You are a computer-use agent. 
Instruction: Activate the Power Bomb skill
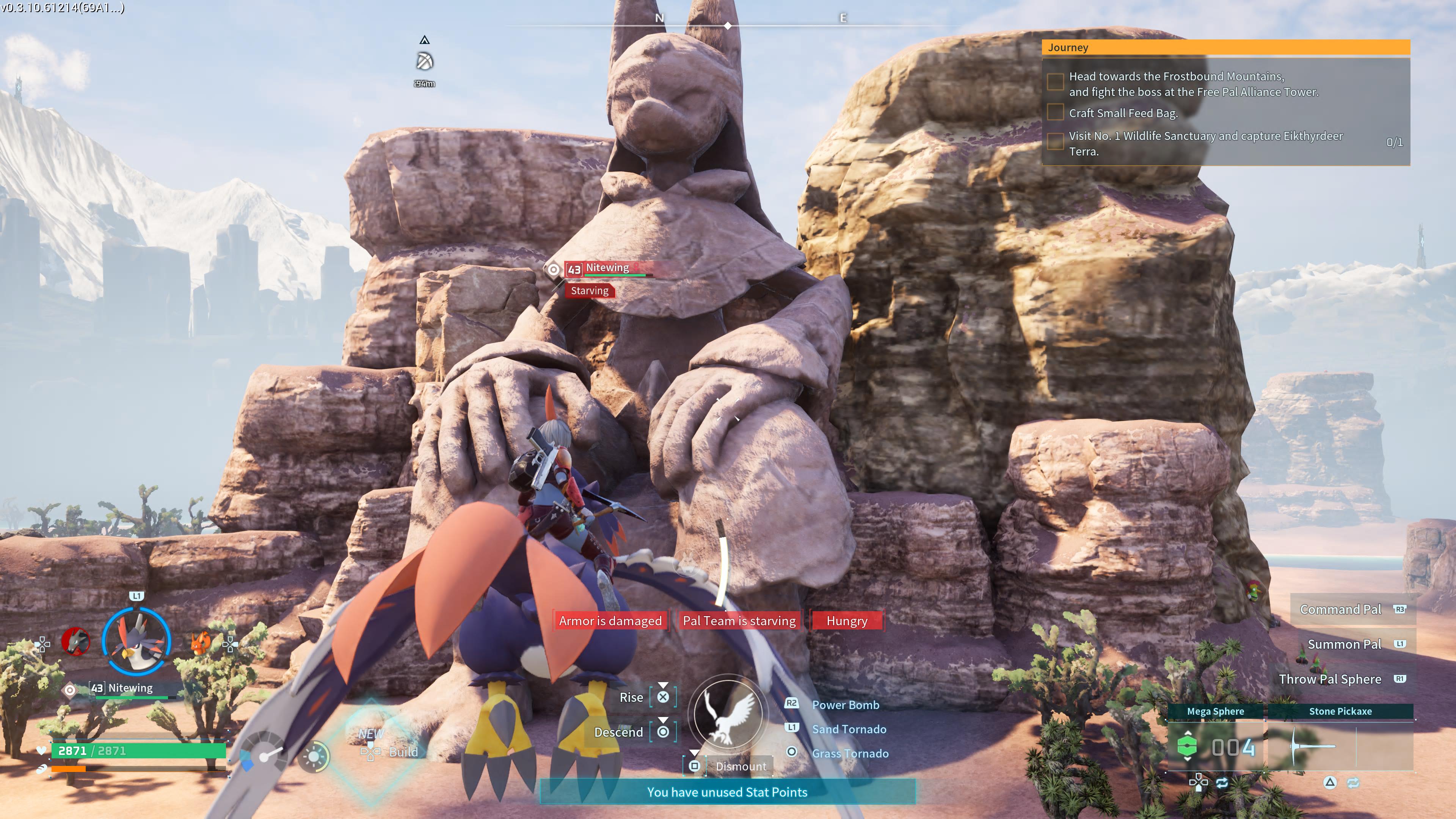(845, 705)
